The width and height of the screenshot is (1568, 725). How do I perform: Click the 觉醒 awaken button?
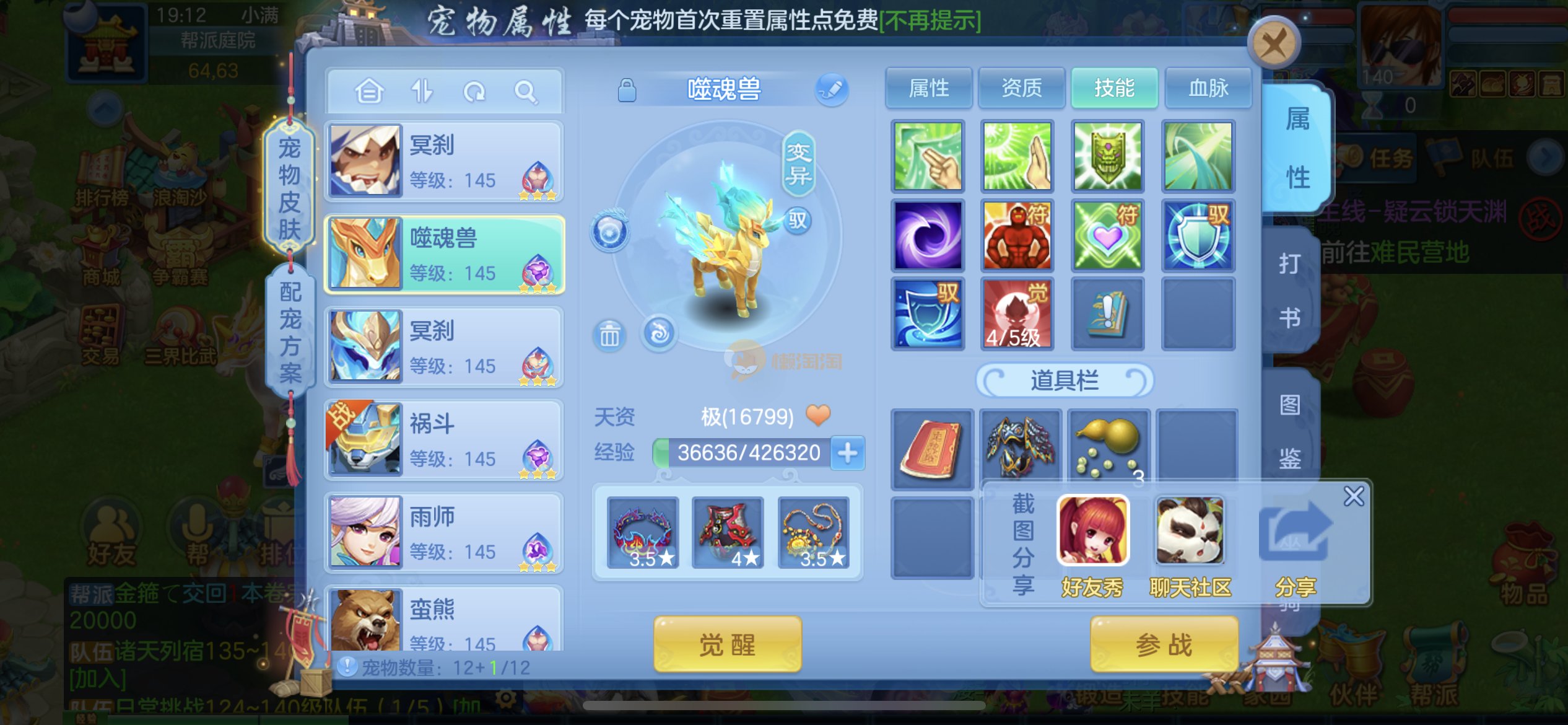727,644
